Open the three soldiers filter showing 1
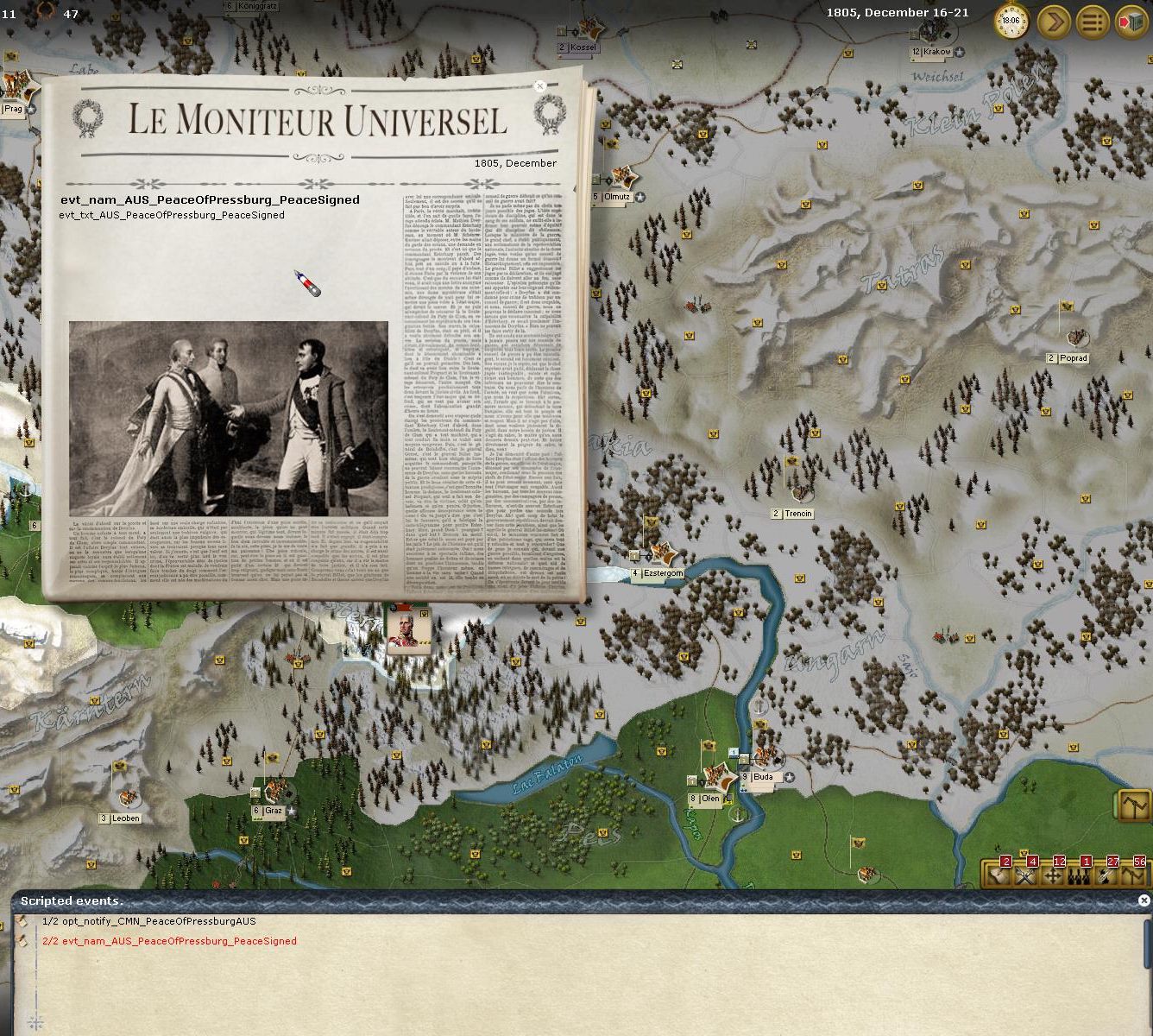This screenshot has height=1036, width=1153. point(1080,874)
